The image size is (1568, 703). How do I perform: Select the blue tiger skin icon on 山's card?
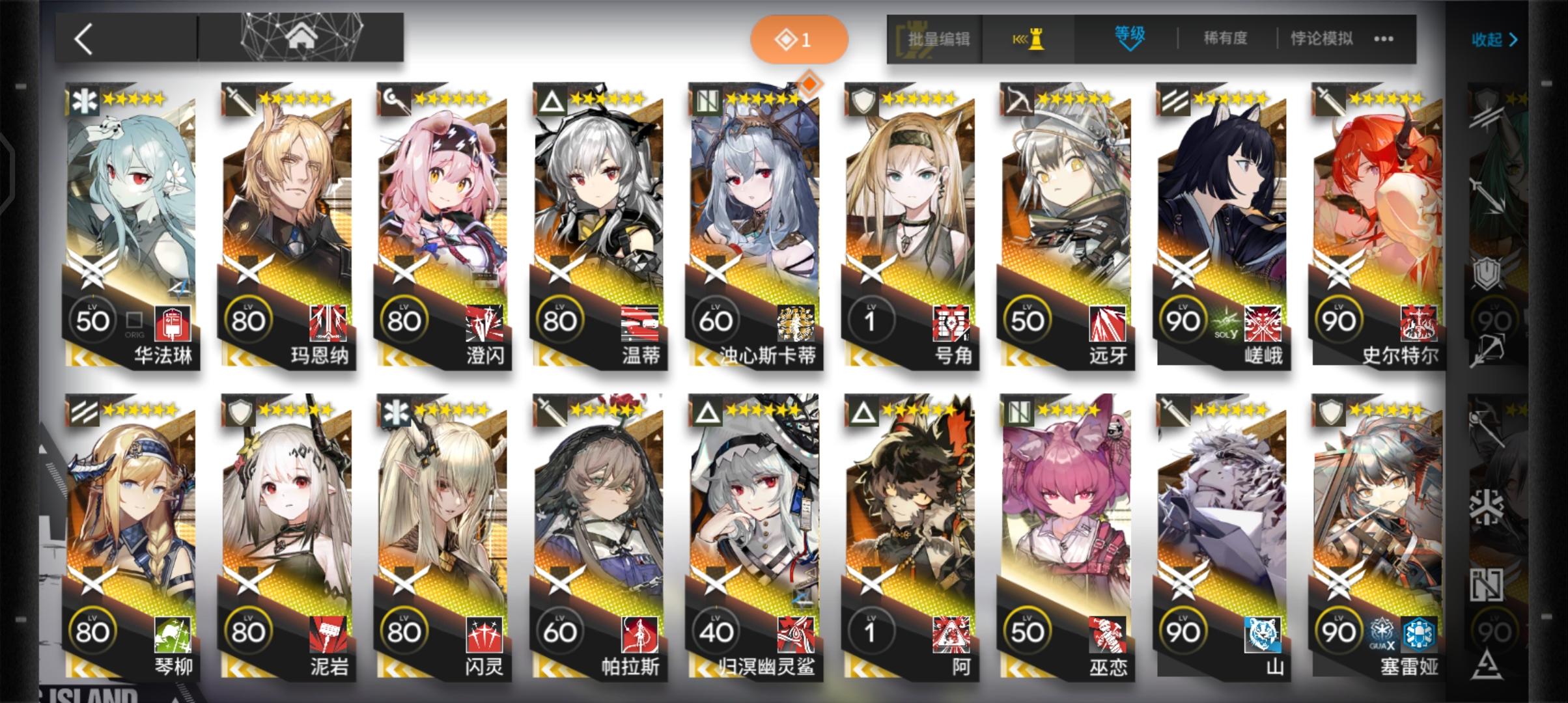[1263, 633]
